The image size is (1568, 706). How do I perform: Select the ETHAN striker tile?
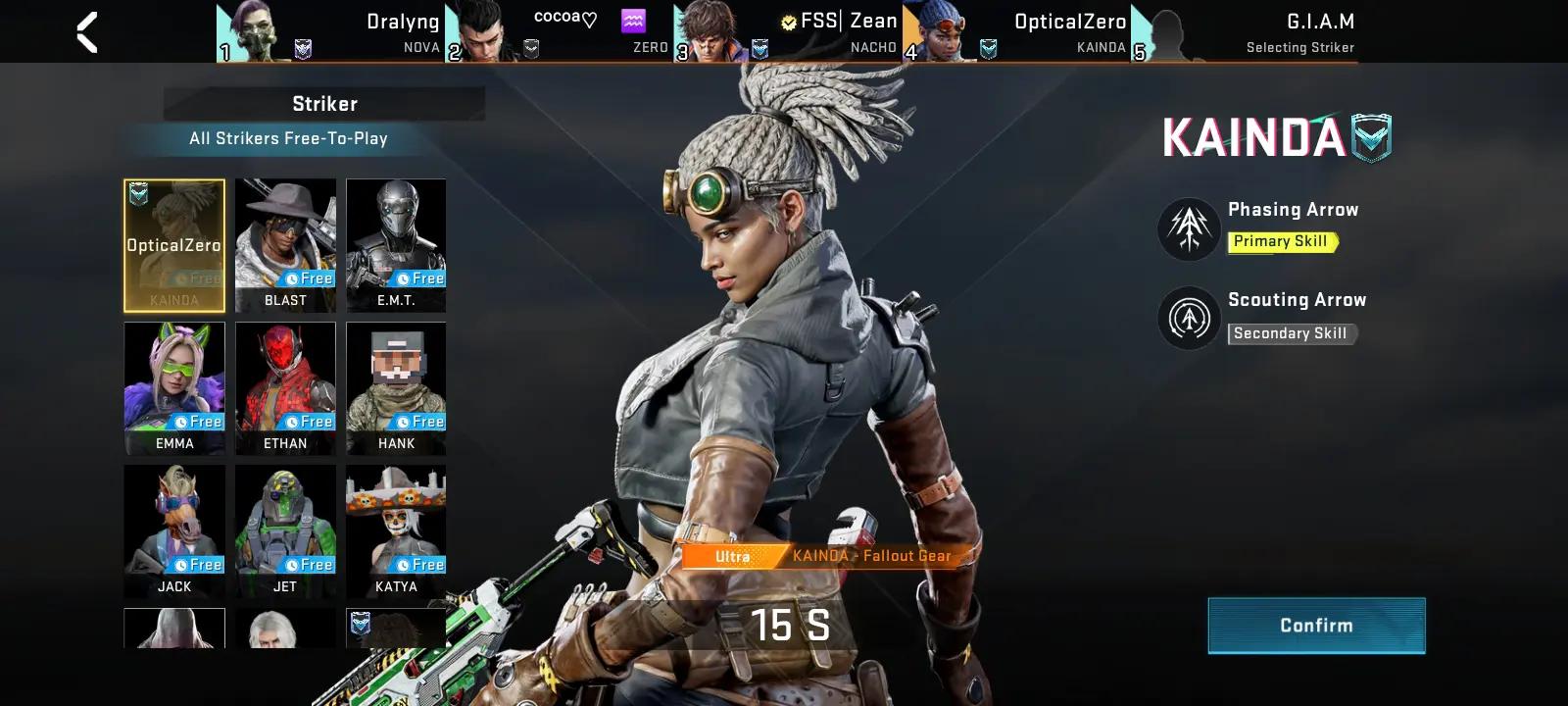pos(285,387)
